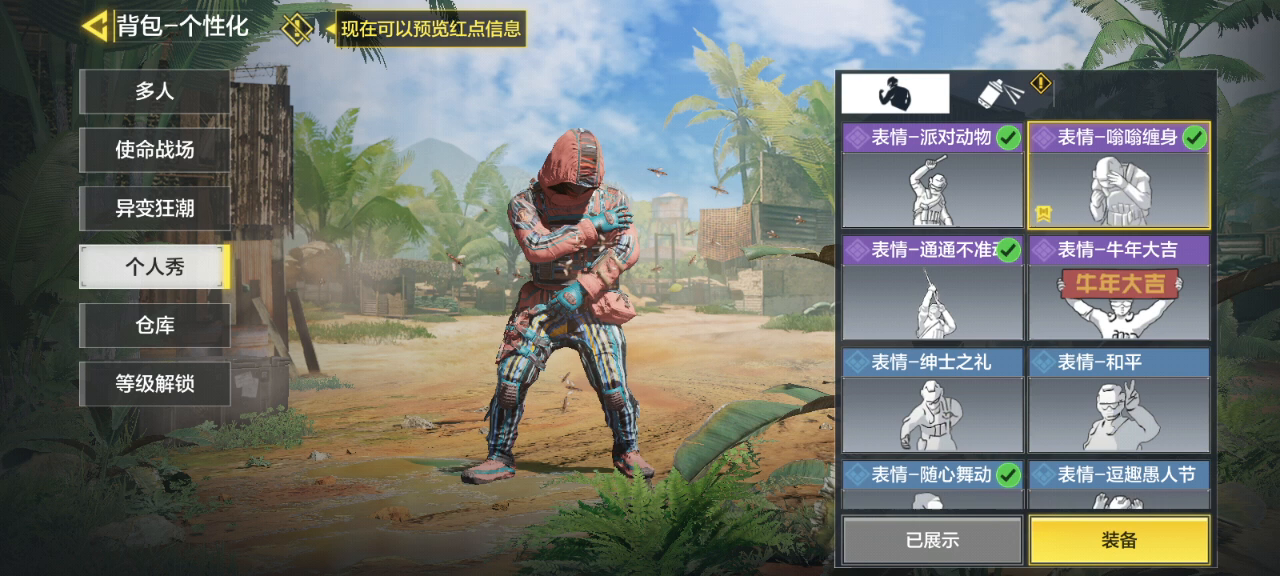Switch to the spray can tab
Viewport: 1280px width, 576px height.
pos(1002,93)
